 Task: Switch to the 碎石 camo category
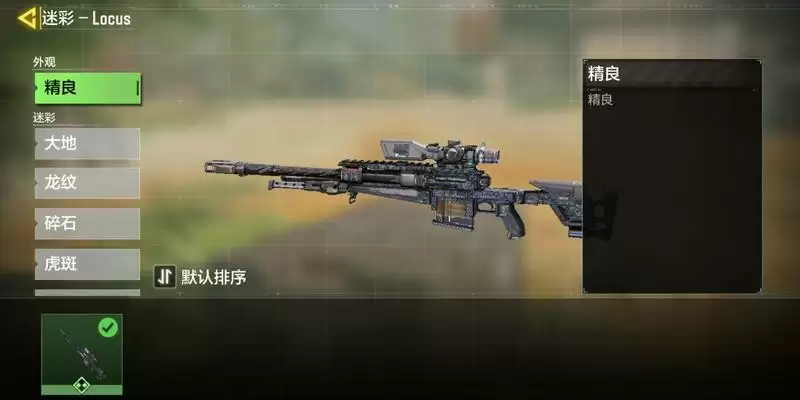(x=87, y=224)
